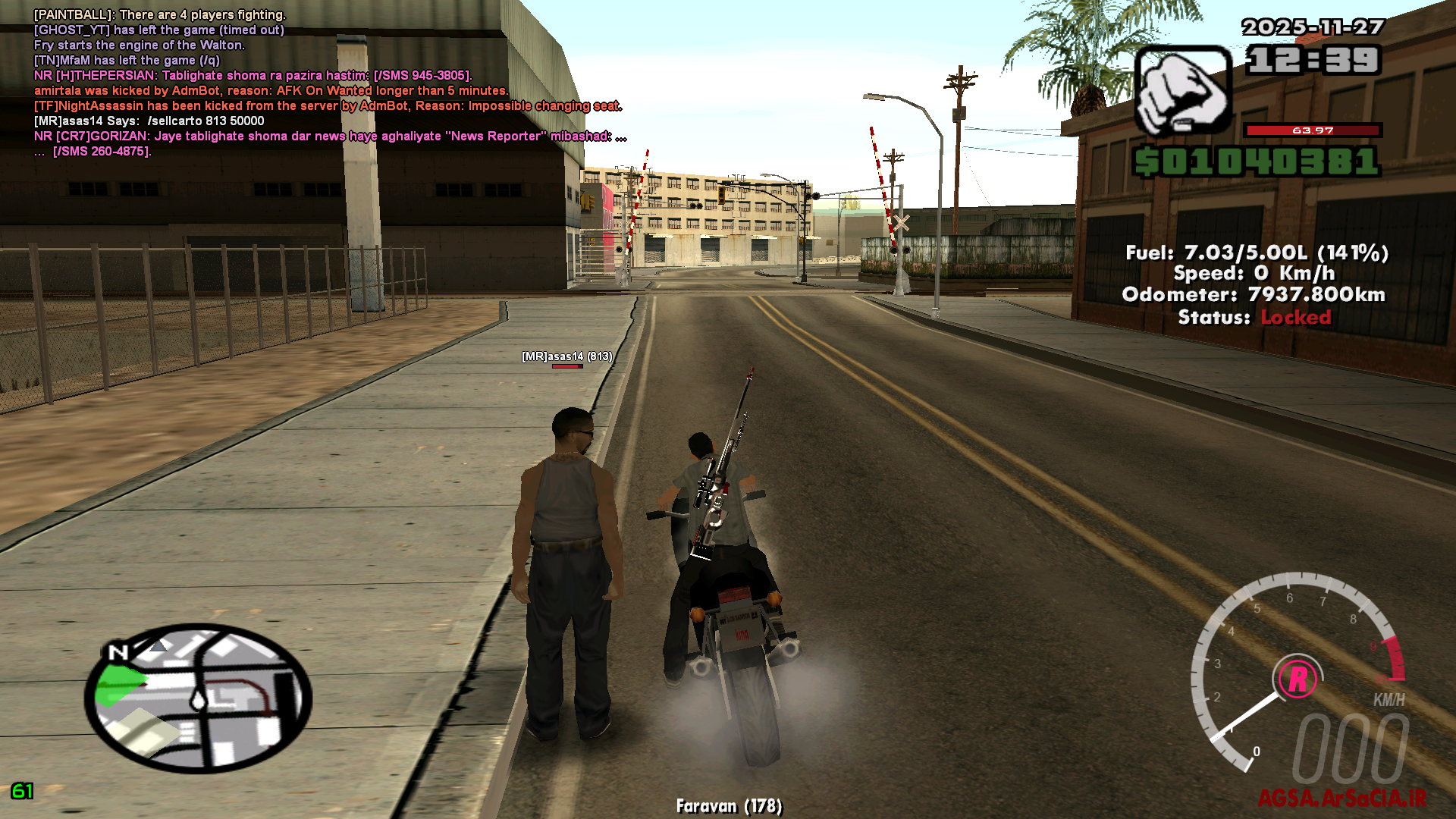Click the [MR]asas14 nametag above the player

click(x=566, y=356)
